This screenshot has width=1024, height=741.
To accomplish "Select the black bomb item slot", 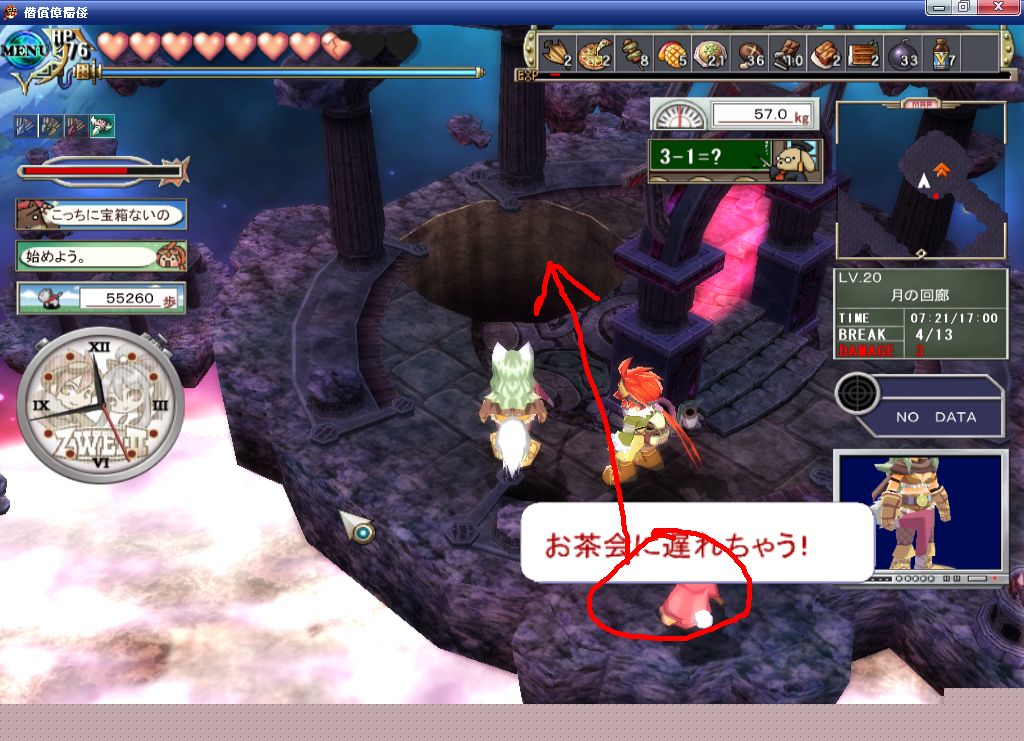I will (902, 52).
